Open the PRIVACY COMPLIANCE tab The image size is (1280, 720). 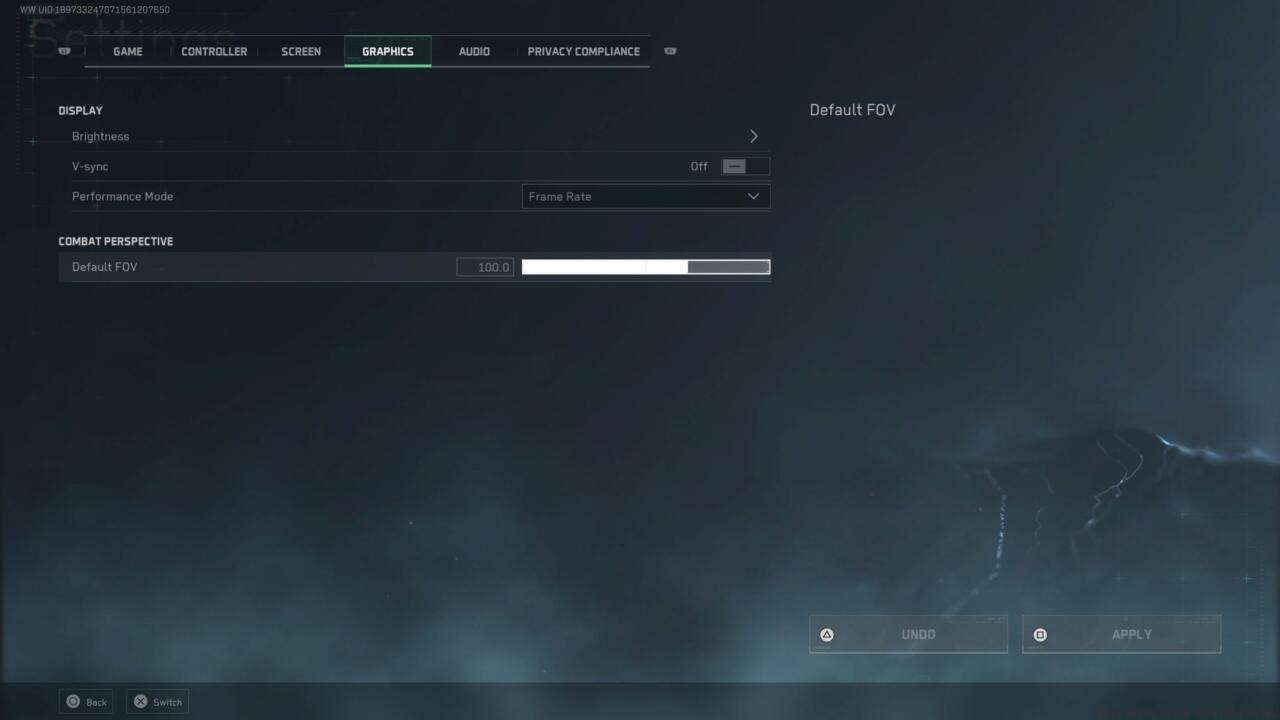point(584,51)
